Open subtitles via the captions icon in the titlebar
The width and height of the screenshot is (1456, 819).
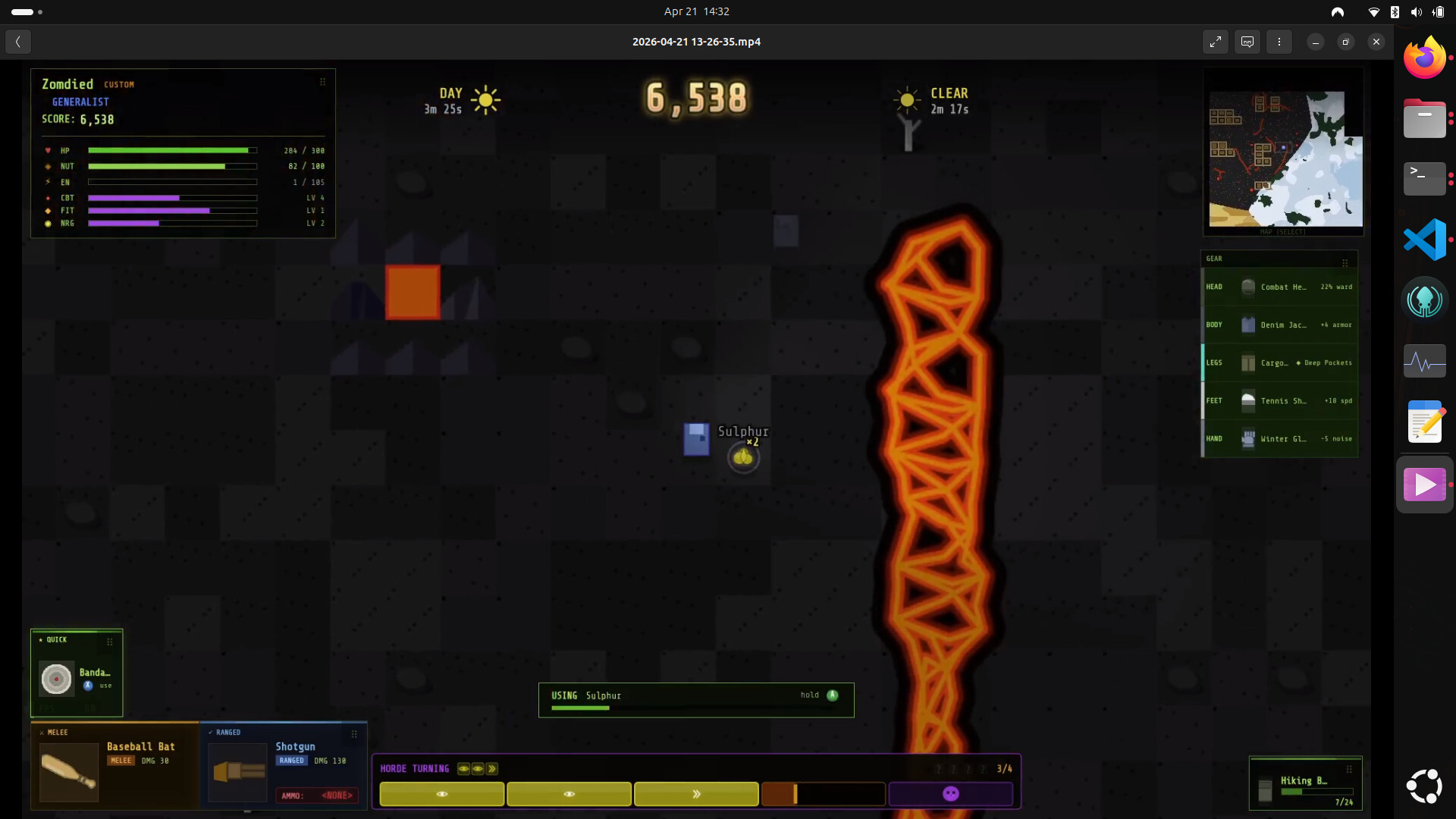click(1246, 42)
